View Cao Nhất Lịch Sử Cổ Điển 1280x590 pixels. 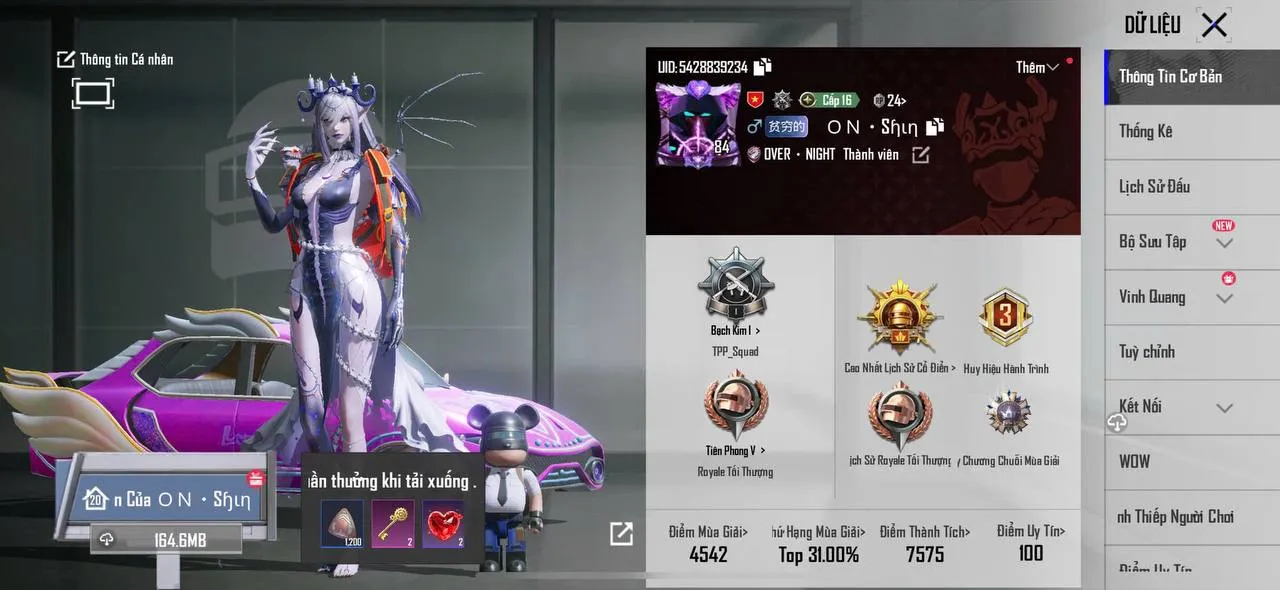coord(899,320)
